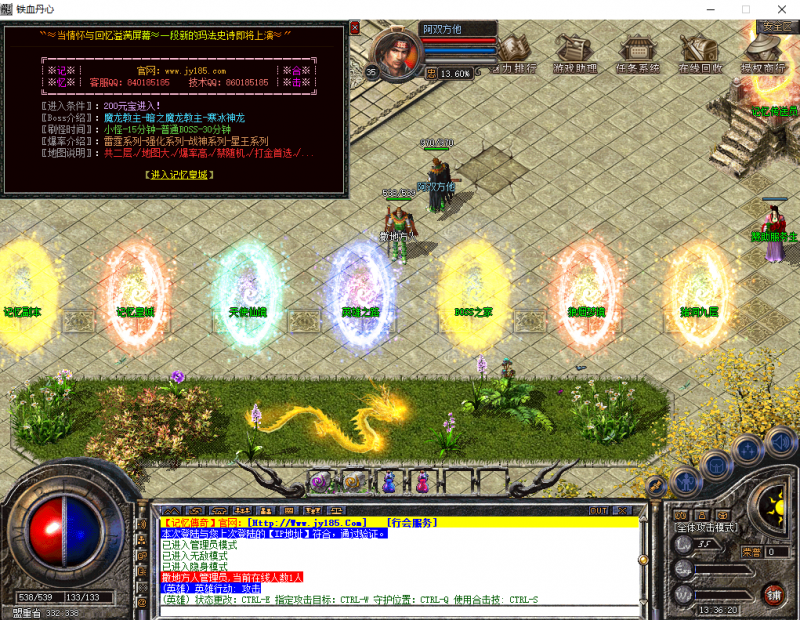Screen dimensions: 800x620
Task: Click the 荣誉 honor button
Action: point(751,551)
